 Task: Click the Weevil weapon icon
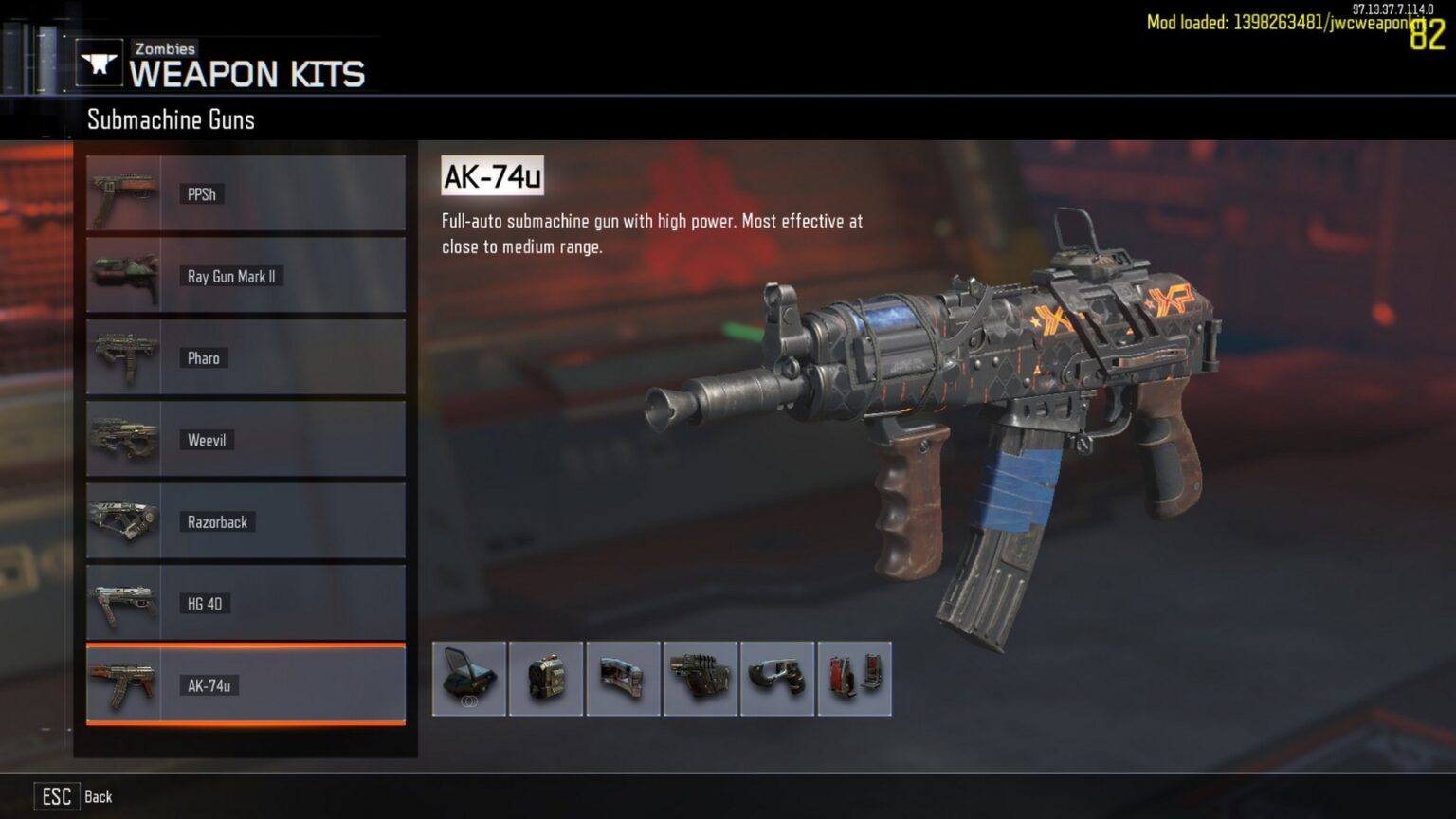coord(123,438)
